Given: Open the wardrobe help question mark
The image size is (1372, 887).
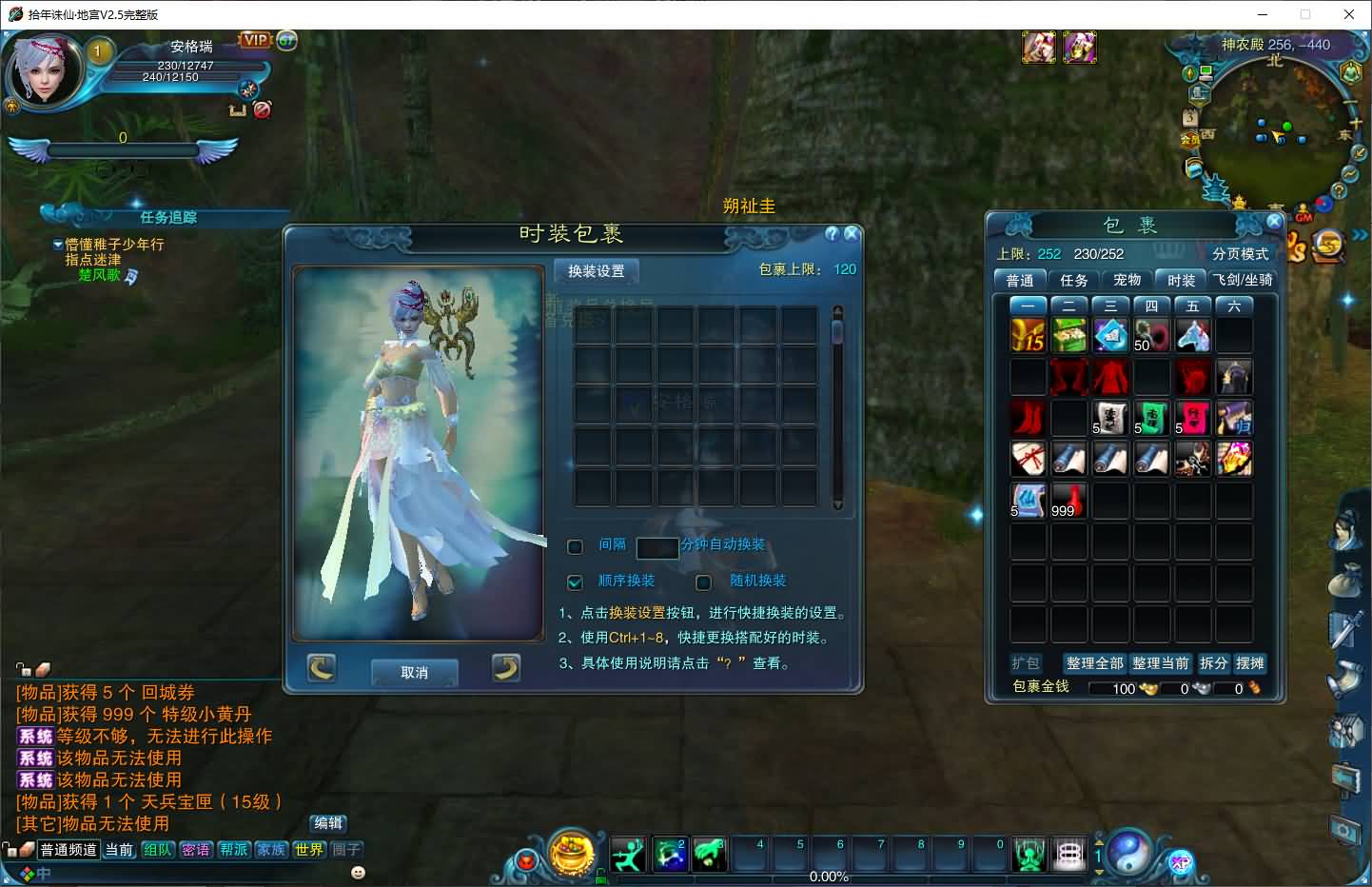Looking at the screenshot, I should [x=833, y=233].
